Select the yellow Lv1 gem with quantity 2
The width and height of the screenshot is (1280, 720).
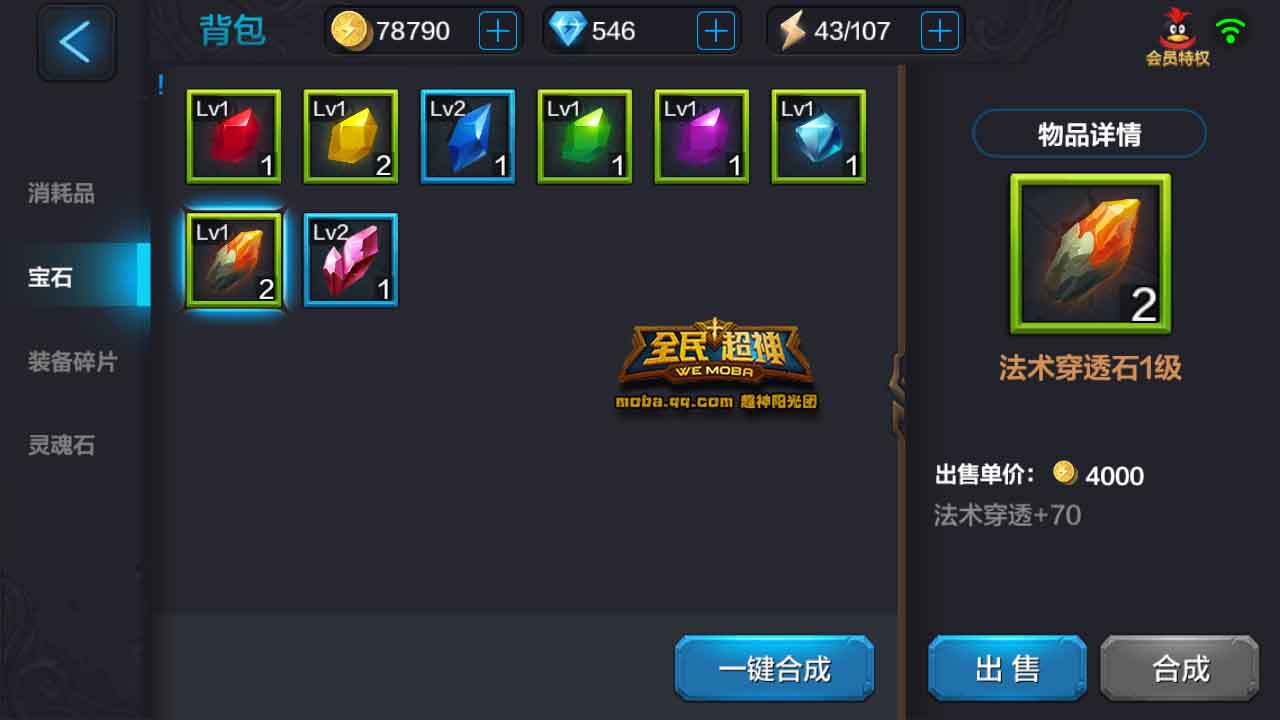pyautogui.click(x=350, y=136)
